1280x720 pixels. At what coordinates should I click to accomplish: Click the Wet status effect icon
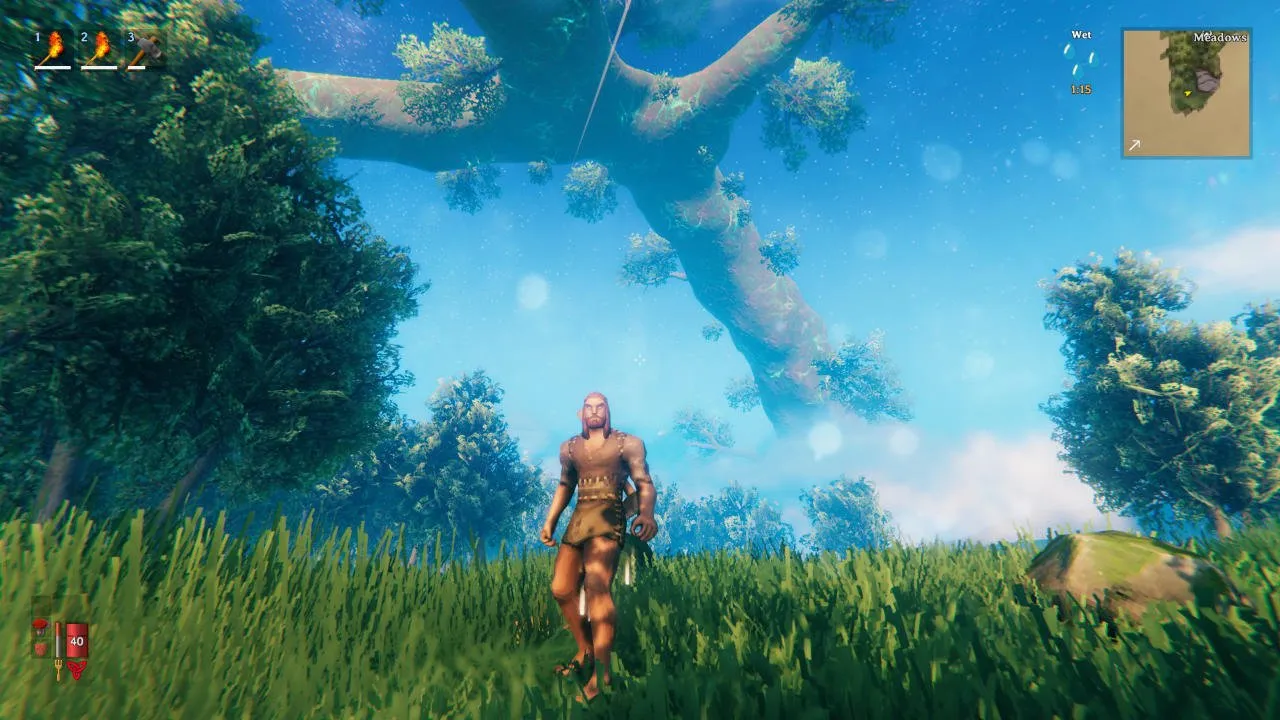(1080, 60)
